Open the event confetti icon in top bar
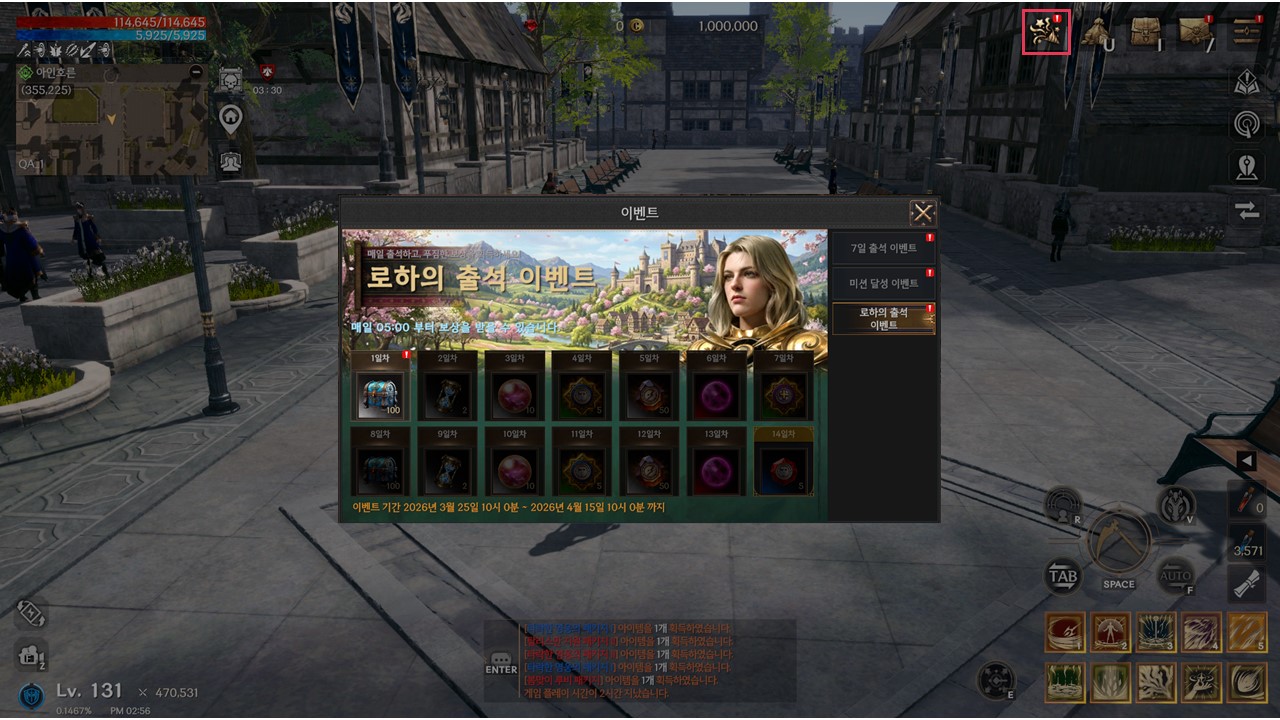Screen dimensions: 1280x720 click(x=1046, y=32)
